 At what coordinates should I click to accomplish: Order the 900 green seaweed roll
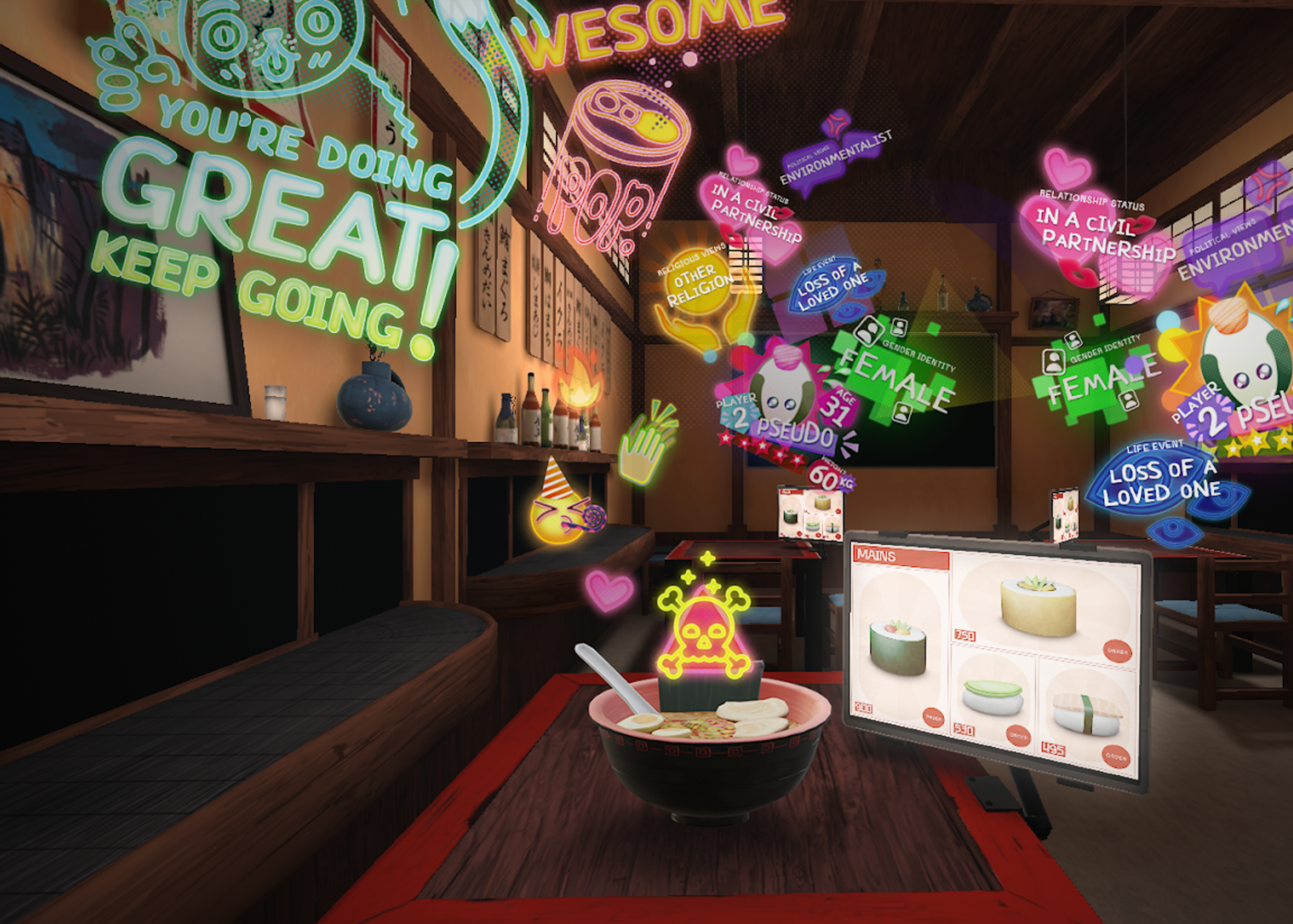coord(933,718)
